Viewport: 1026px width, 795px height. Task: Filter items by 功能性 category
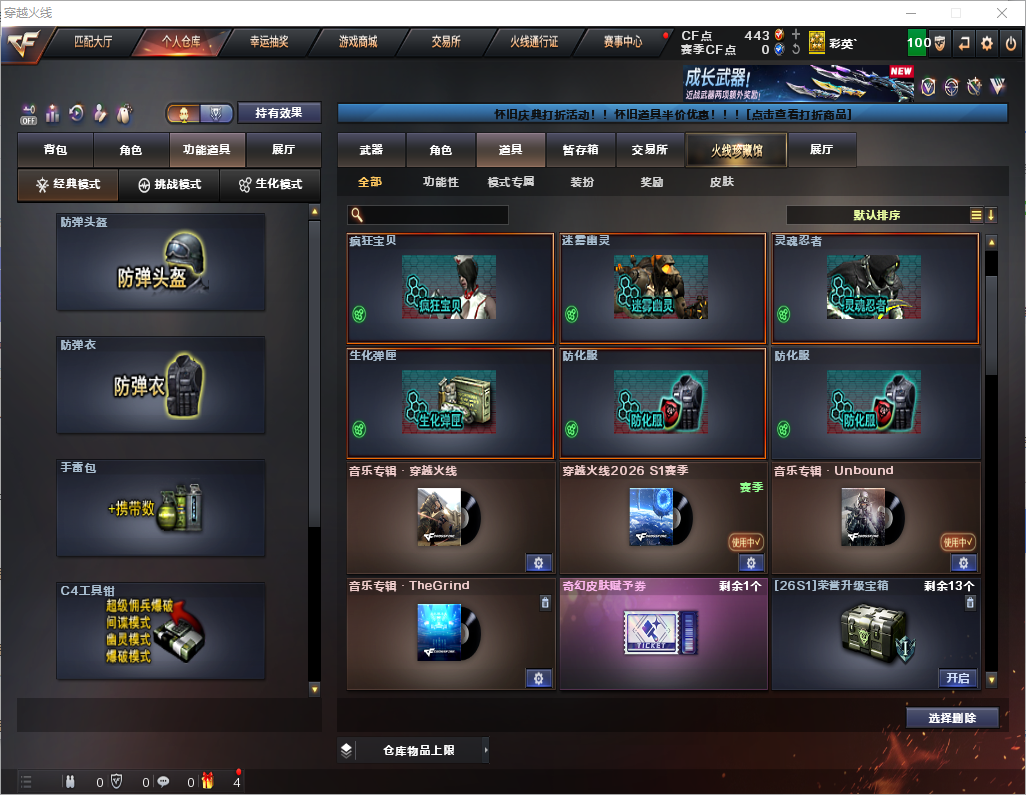(x=440, y=182)
